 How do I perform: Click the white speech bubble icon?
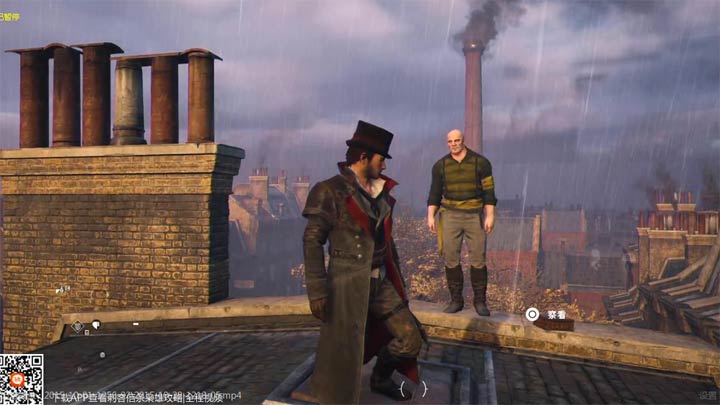coord(97,324)
